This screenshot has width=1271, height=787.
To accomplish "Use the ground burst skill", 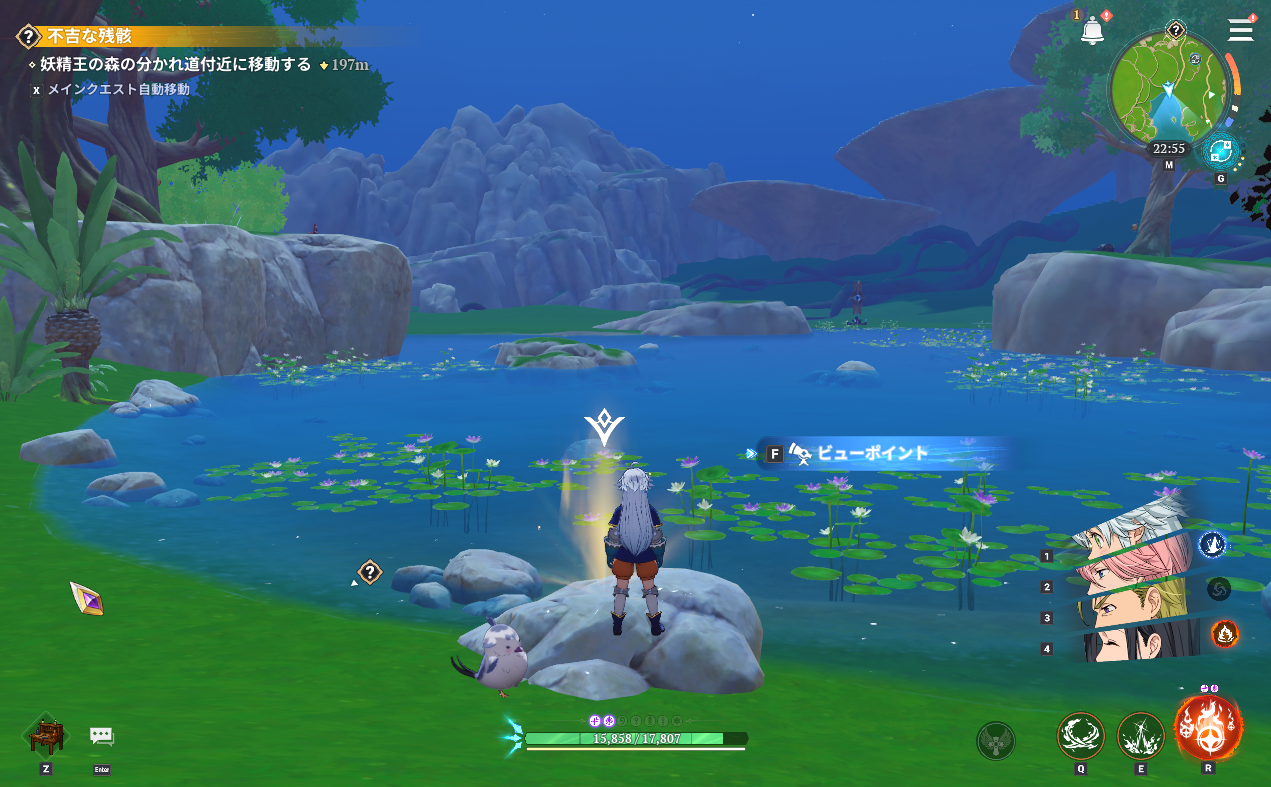I will pyautogui.click(x=1140, y=736).
